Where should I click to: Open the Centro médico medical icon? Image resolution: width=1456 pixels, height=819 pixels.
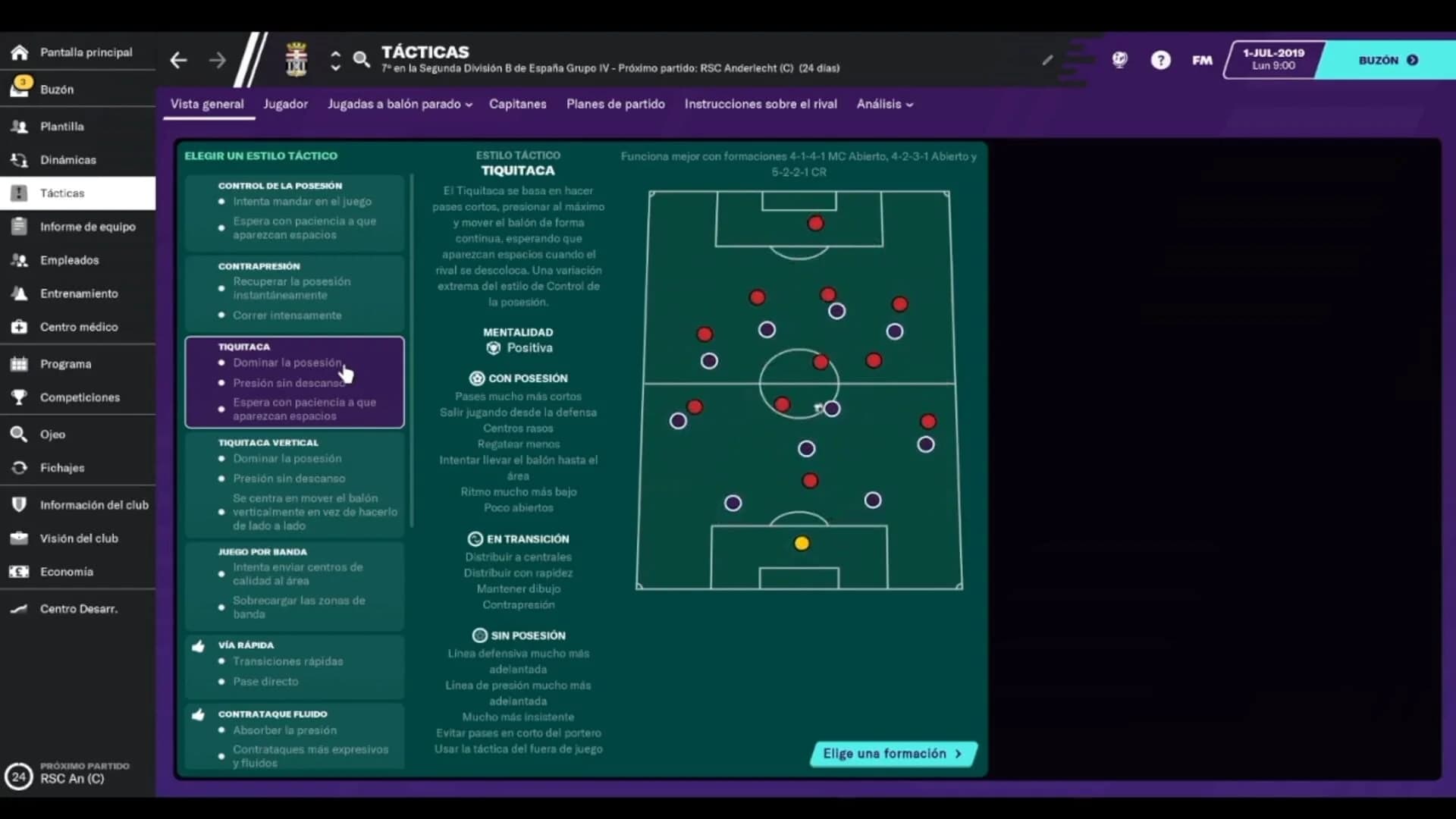[x=19, y=327]
